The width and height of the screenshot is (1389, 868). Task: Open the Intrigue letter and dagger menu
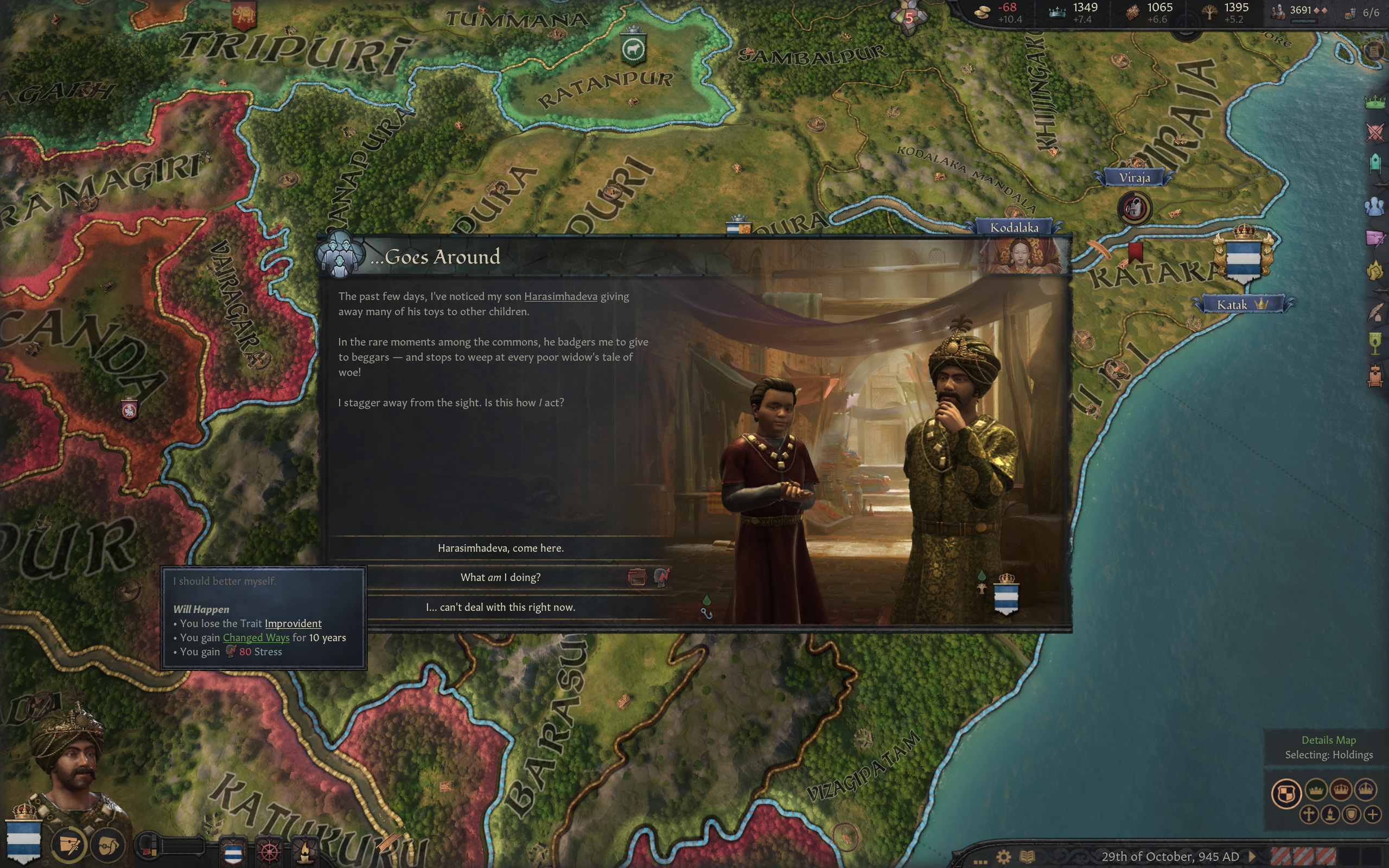tap(1375, 238)
